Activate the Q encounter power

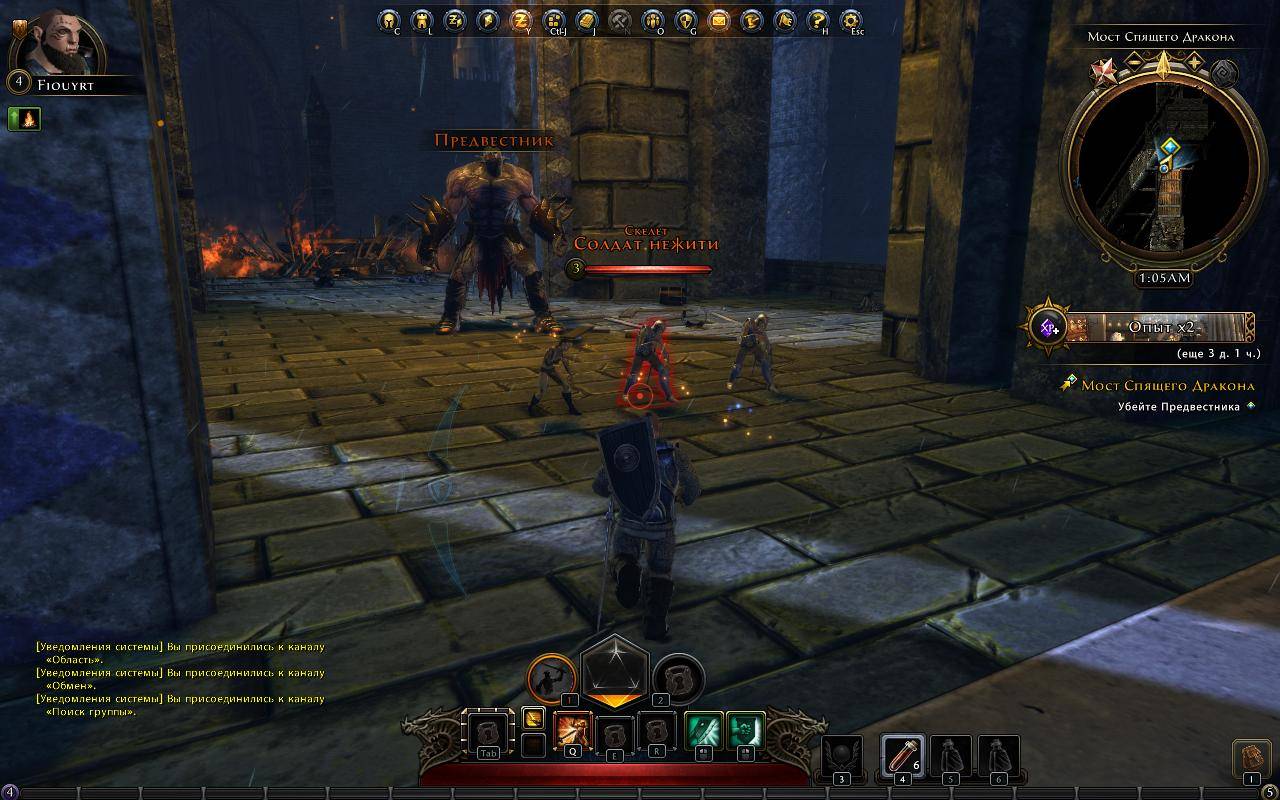click(573, 731)
